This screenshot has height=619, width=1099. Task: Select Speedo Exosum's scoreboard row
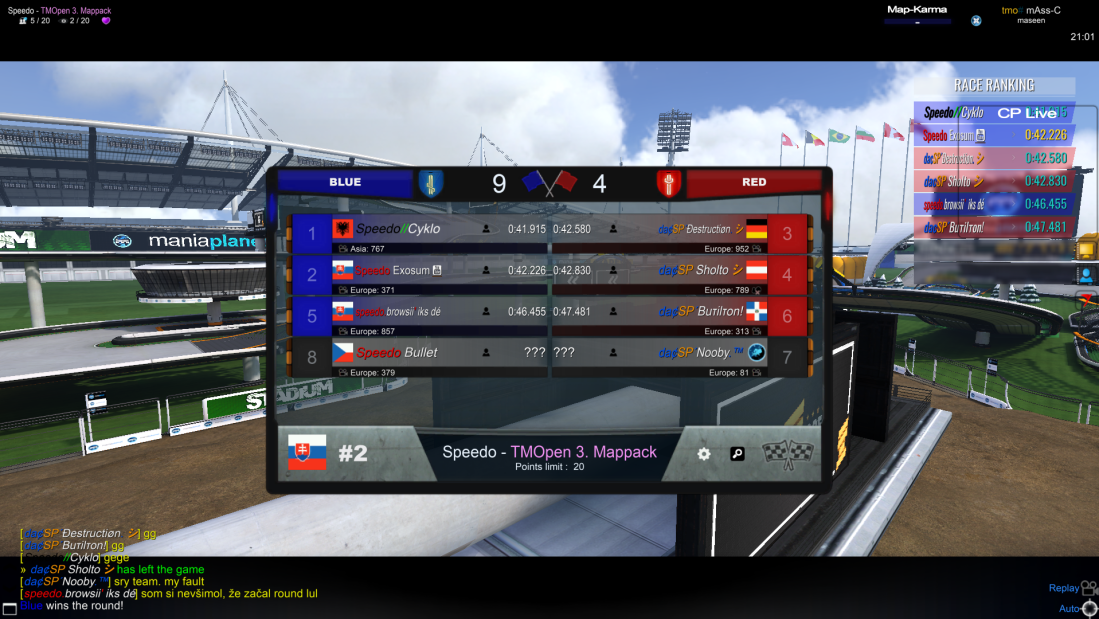420,275
